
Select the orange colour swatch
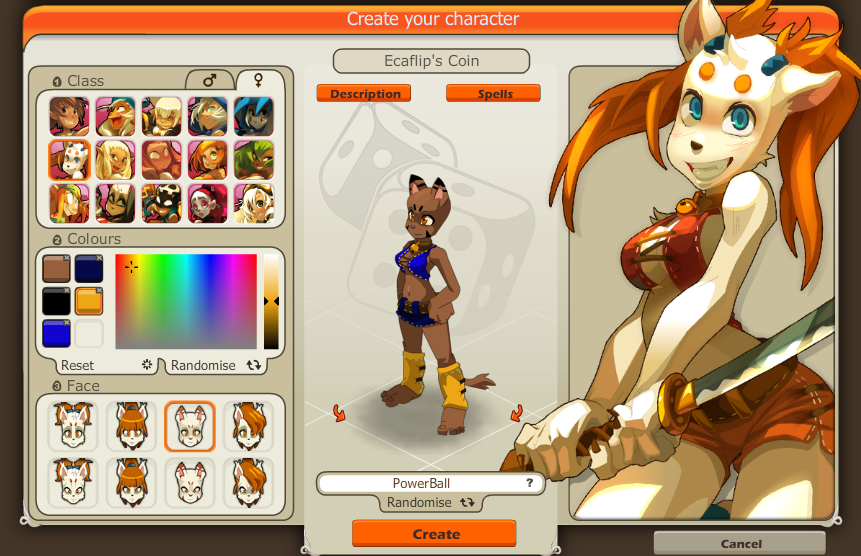[89, 302]
